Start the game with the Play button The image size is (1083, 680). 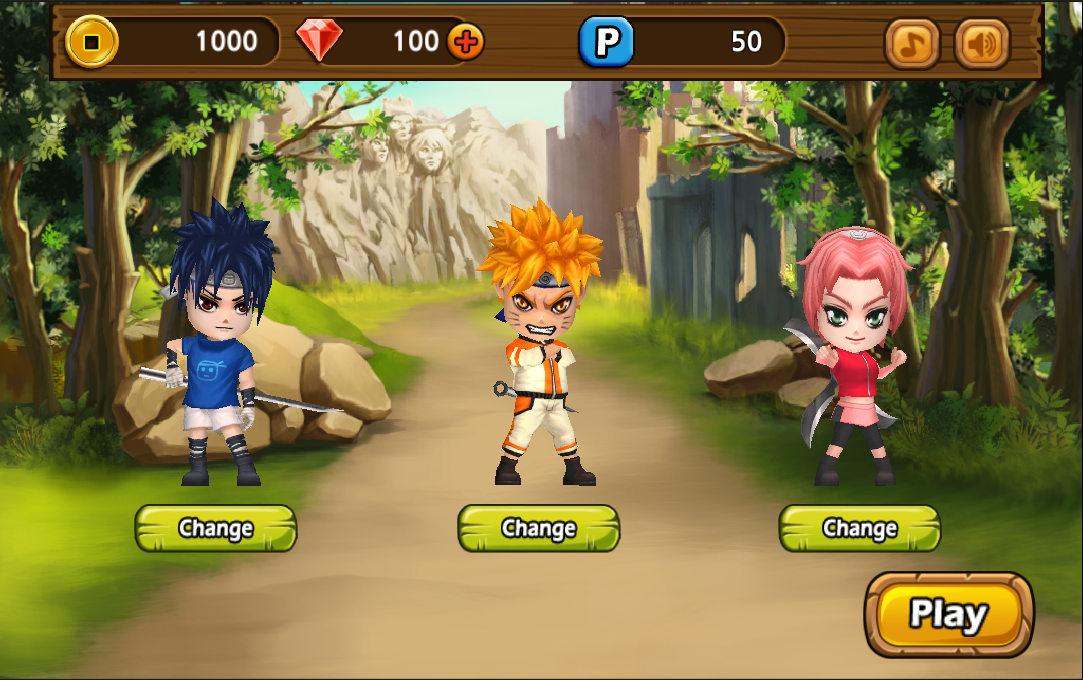[948, 614]
